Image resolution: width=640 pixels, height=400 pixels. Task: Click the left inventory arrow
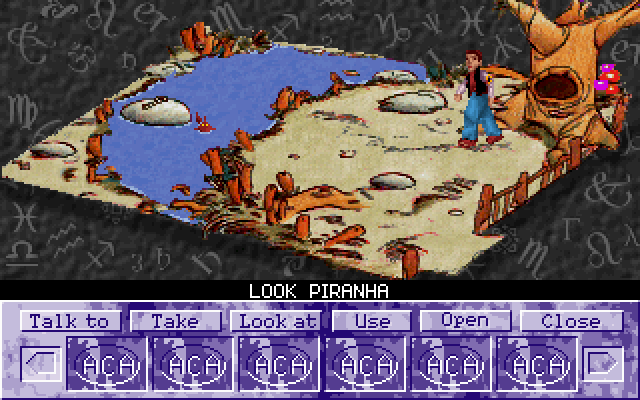tap(38, 362)
